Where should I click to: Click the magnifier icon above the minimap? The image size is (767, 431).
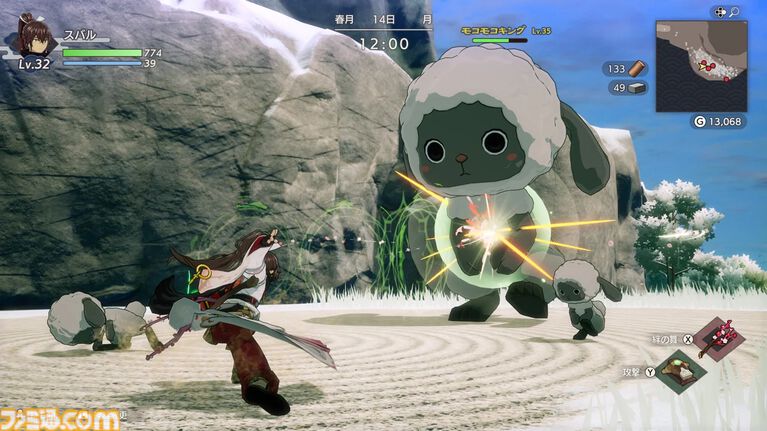click(734, 12)
